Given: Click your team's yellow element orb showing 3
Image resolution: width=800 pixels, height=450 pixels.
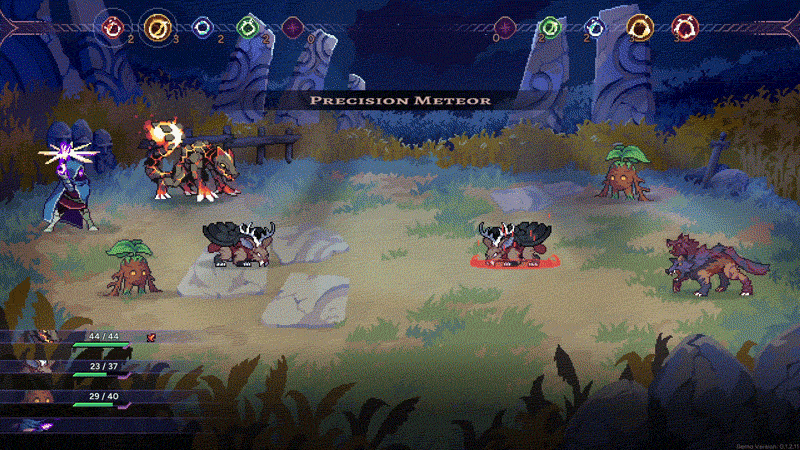Looking at the screenshot, I should 157,27.
